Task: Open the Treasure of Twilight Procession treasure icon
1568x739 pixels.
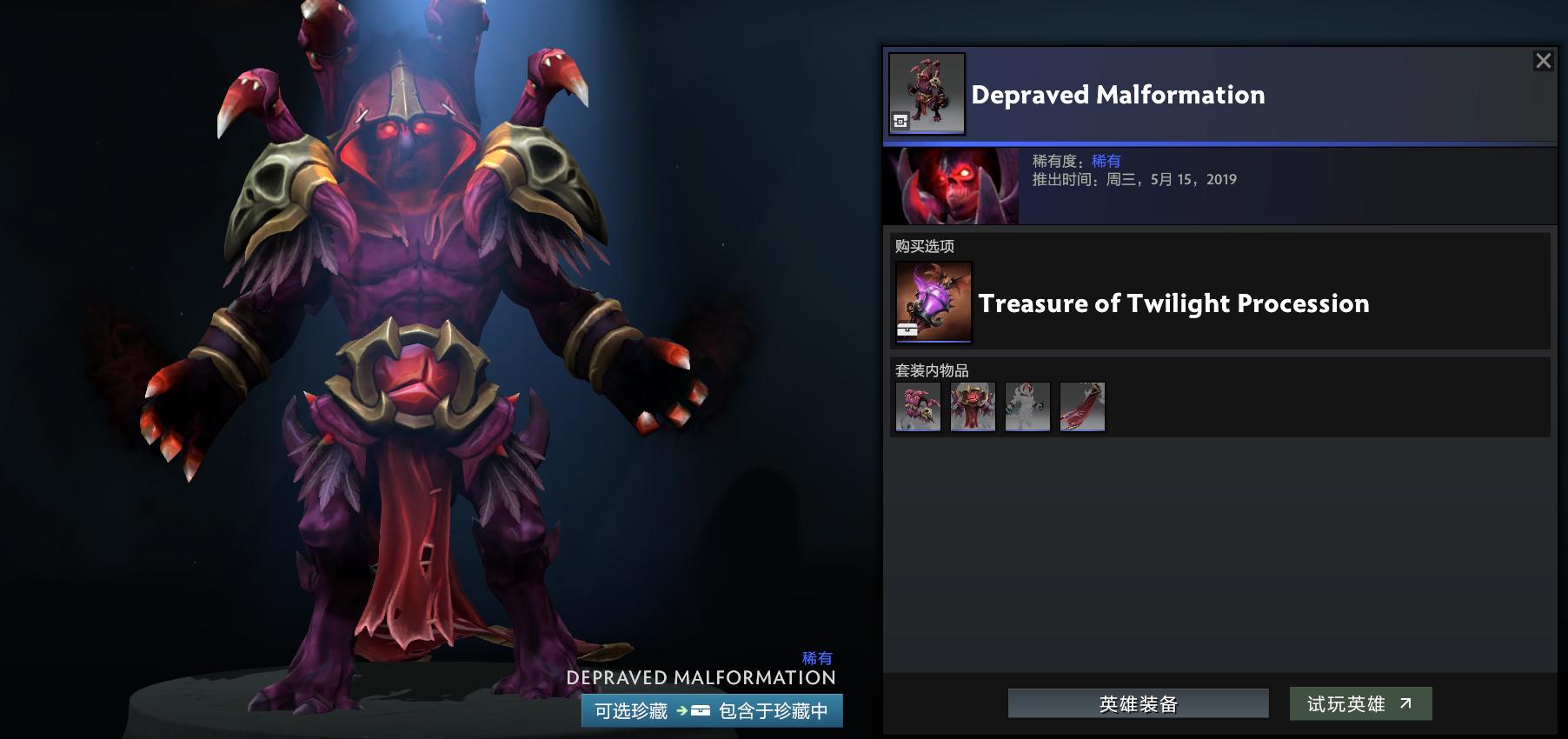Action: click(936, 303)
